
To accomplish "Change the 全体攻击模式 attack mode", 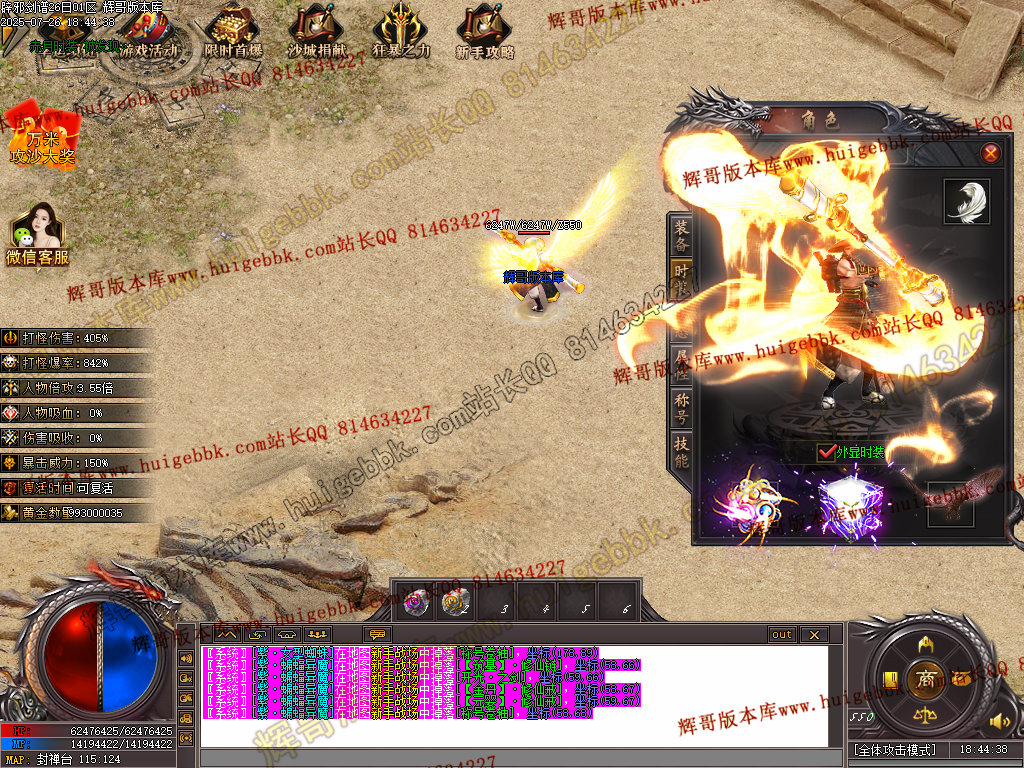I will pos(894,750).
